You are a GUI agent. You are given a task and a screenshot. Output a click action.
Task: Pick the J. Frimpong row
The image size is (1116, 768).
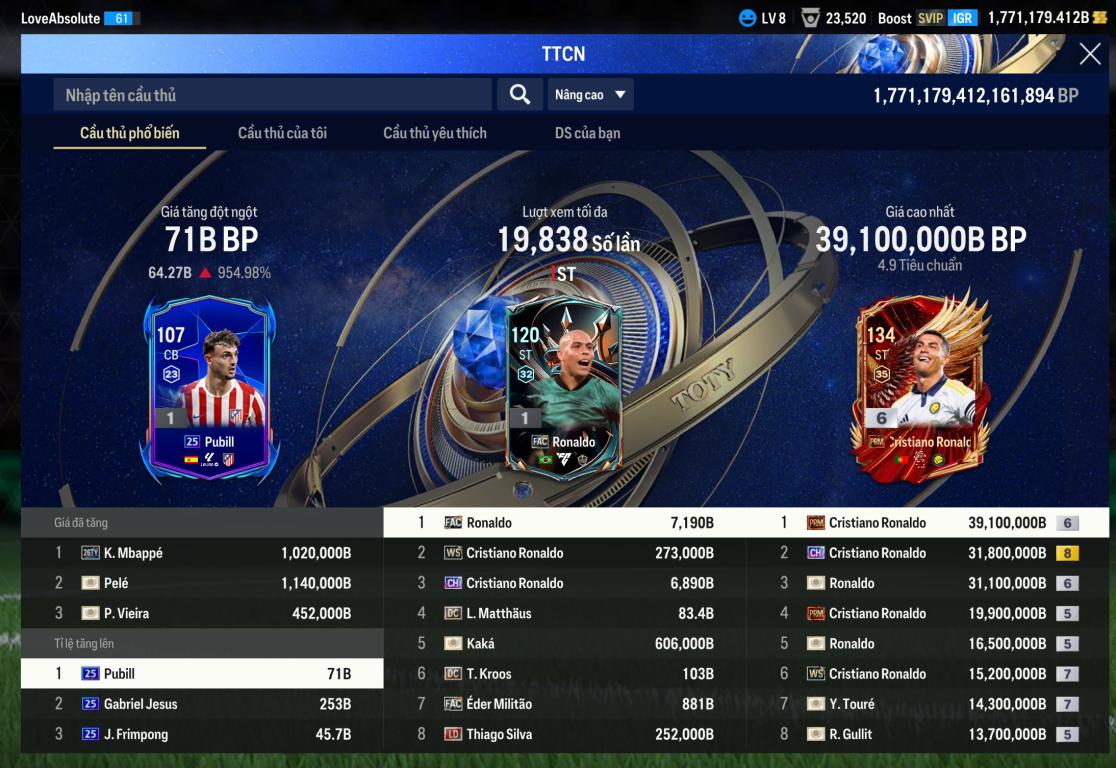pyautogui.click(x=202, y=734)
